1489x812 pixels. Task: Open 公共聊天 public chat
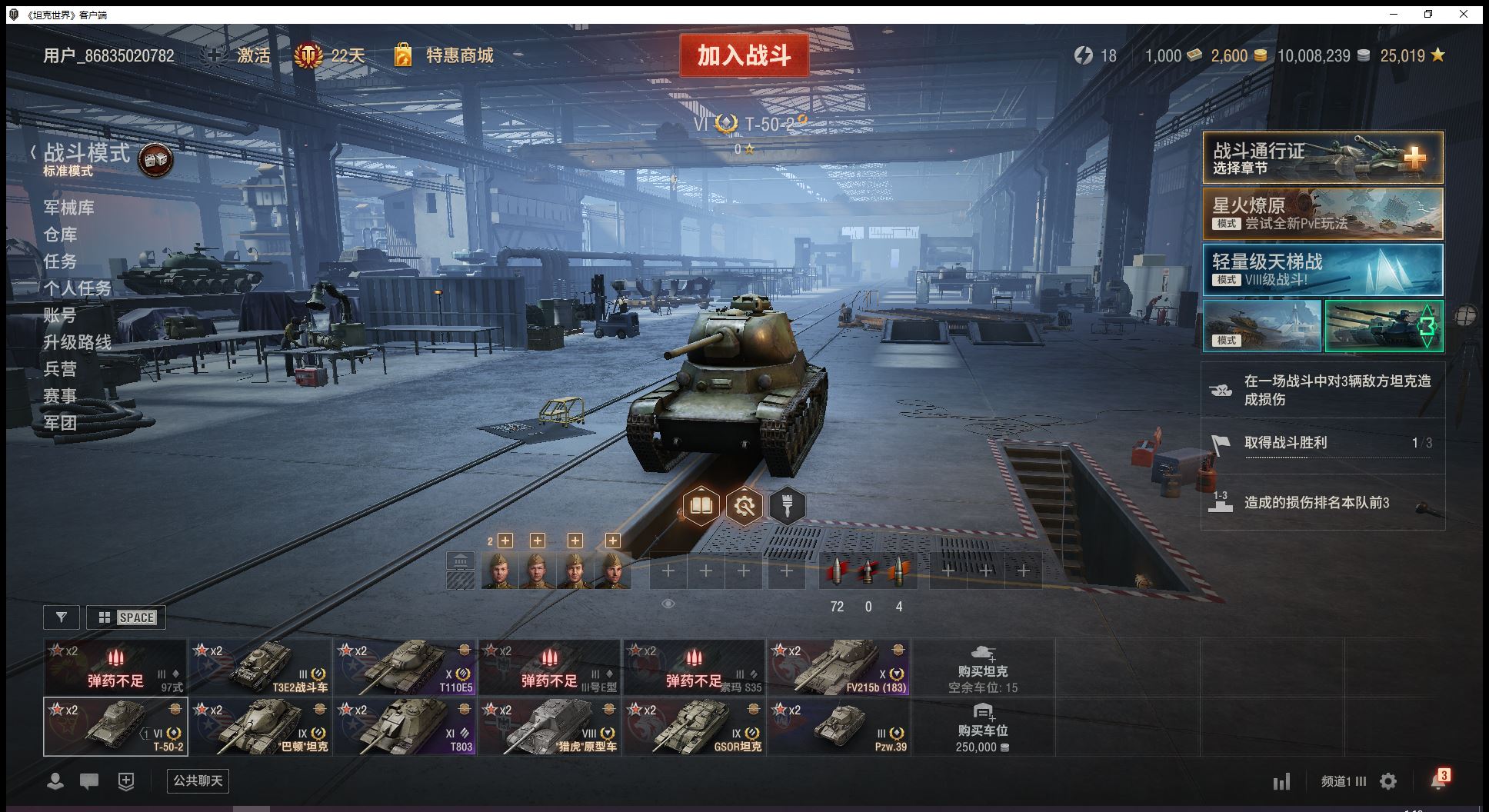pyautogui.click(x=198, y=781)
